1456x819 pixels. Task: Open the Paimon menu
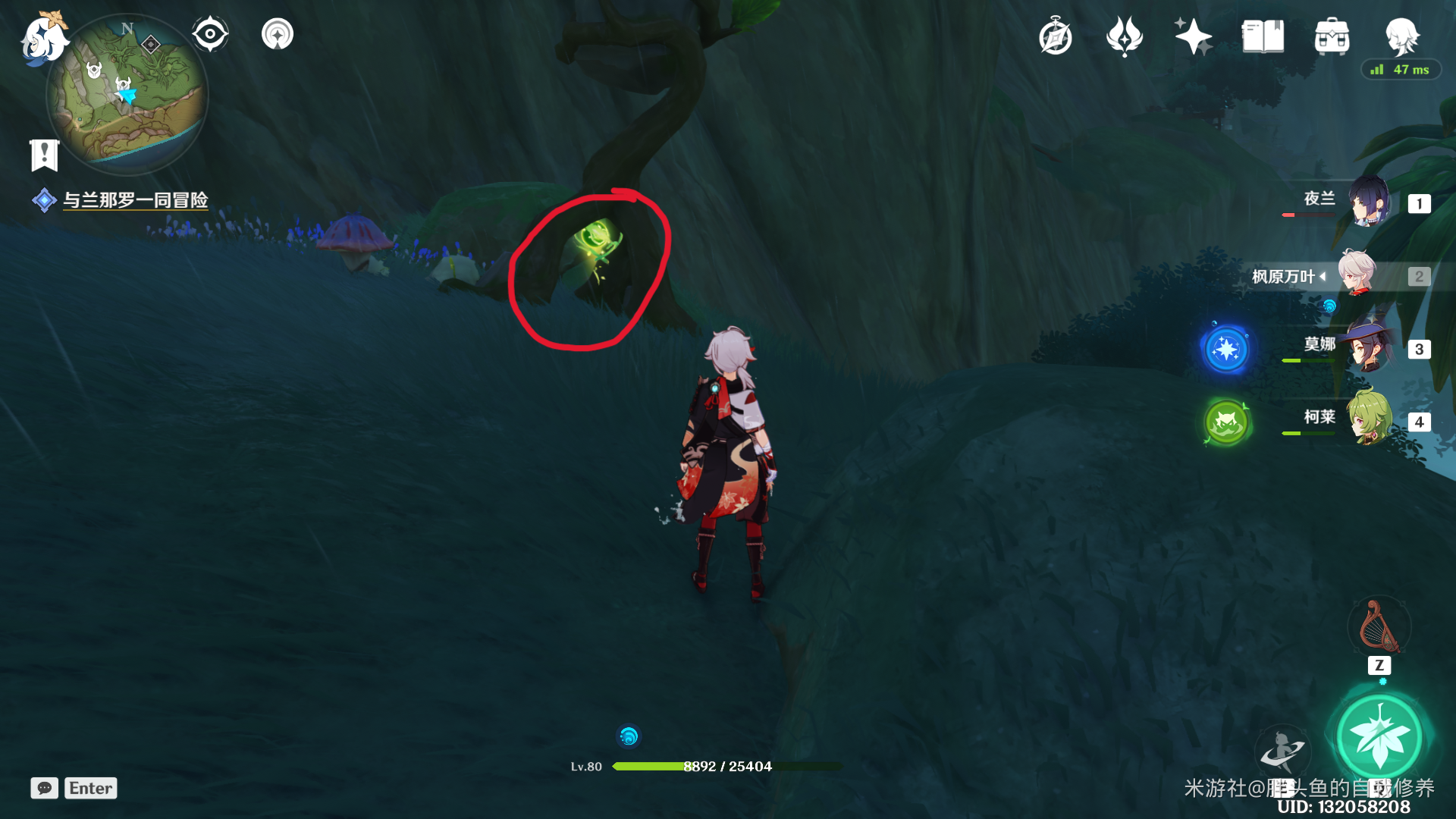[43, 38]
